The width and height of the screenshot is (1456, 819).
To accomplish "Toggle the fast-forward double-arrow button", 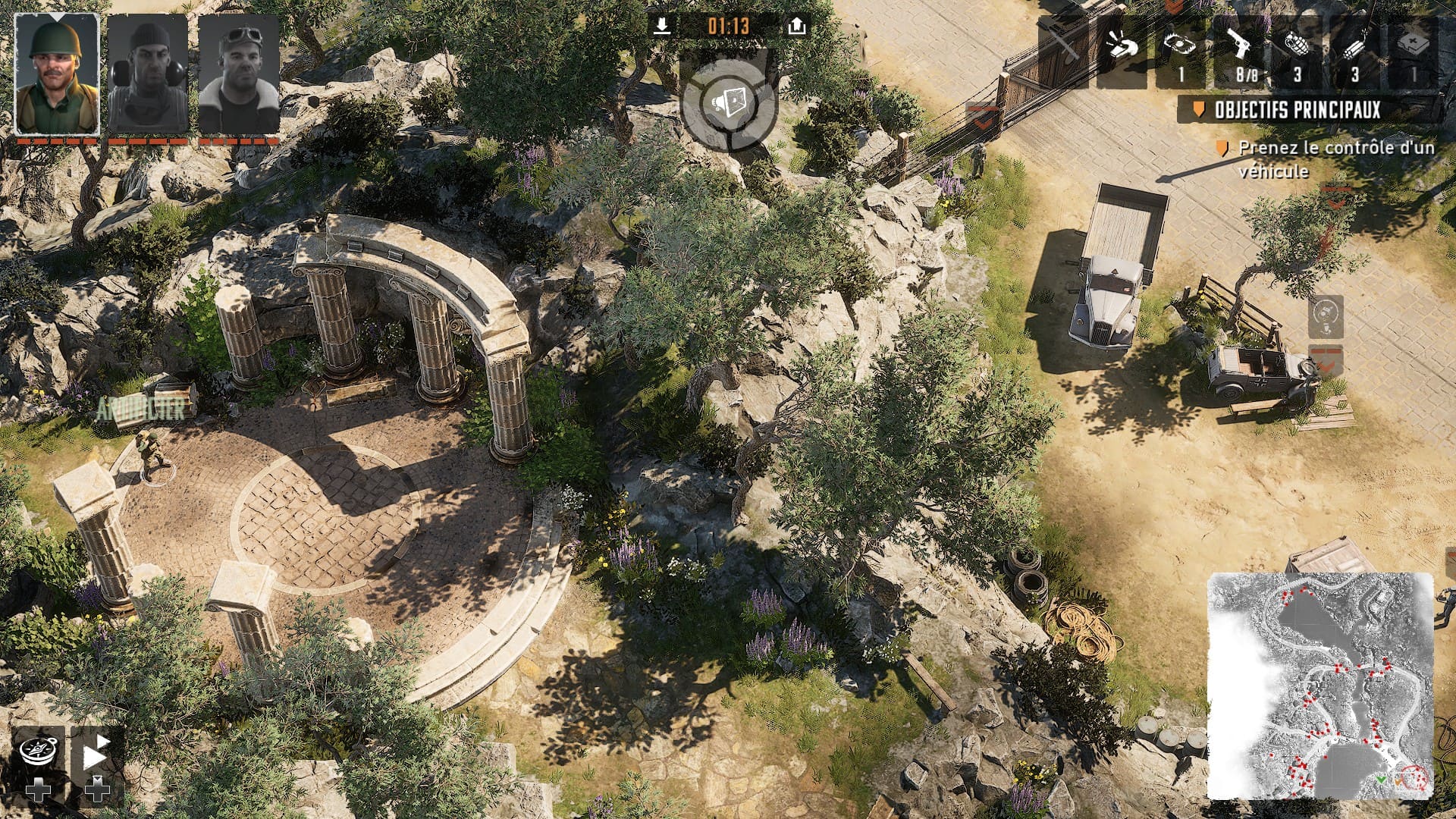I will click(95, 752).
